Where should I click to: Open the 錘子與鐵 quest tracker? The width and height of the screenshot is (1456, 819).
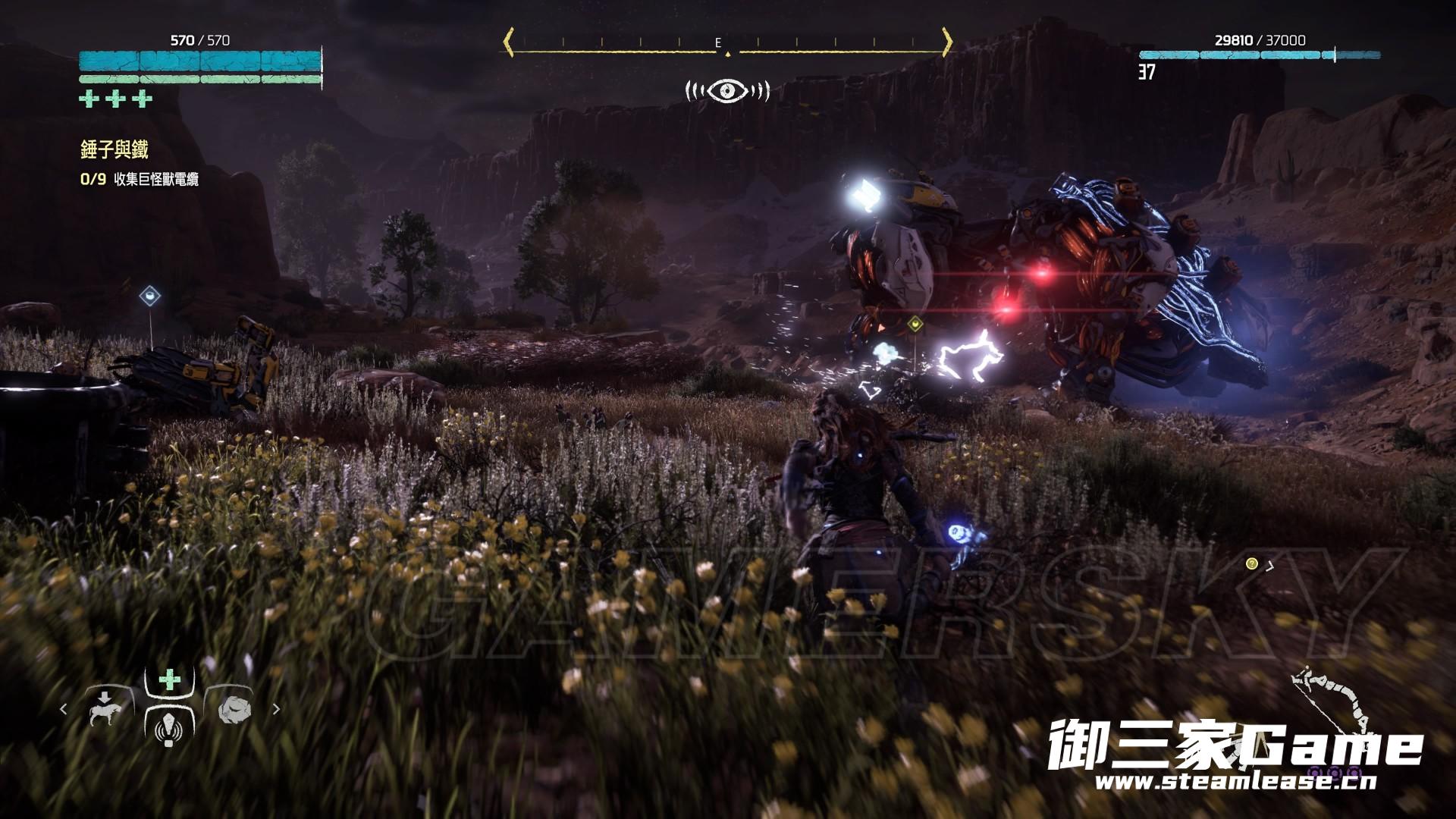coord(115,149)
